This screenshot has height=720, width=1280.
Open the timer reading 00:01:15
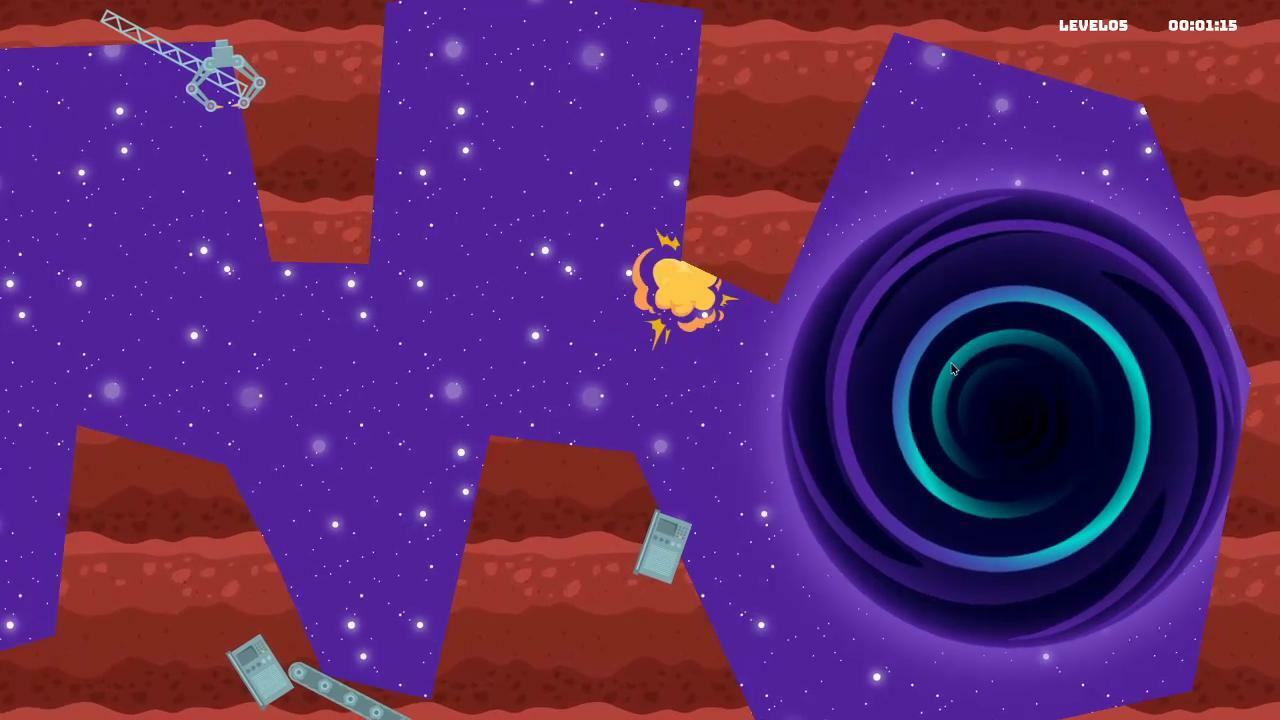1204,25
